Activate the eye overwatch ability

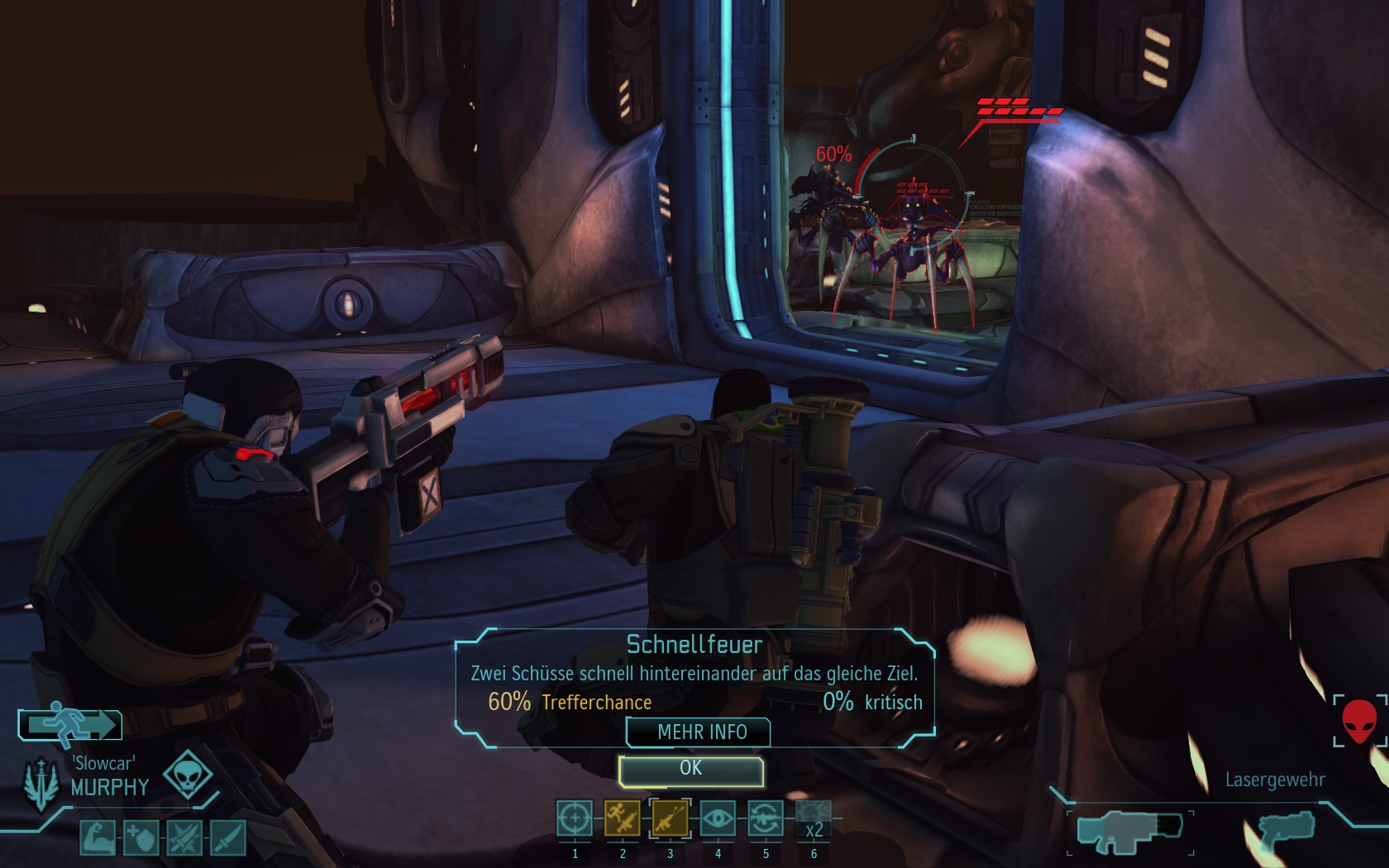tap(718, 819)
